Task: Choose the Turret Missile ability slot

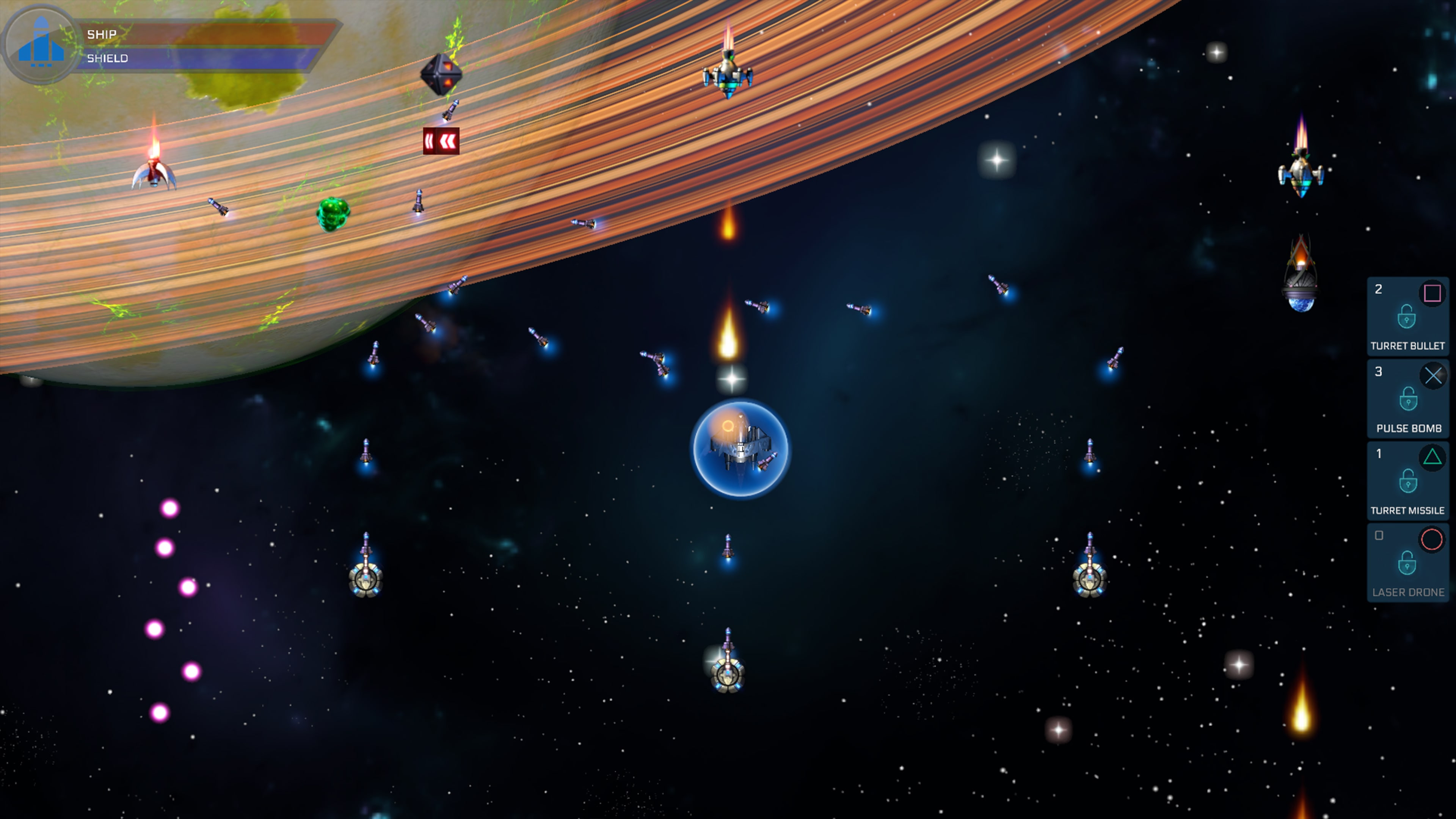Action: pyautogui.click(x=1407, y=481)
